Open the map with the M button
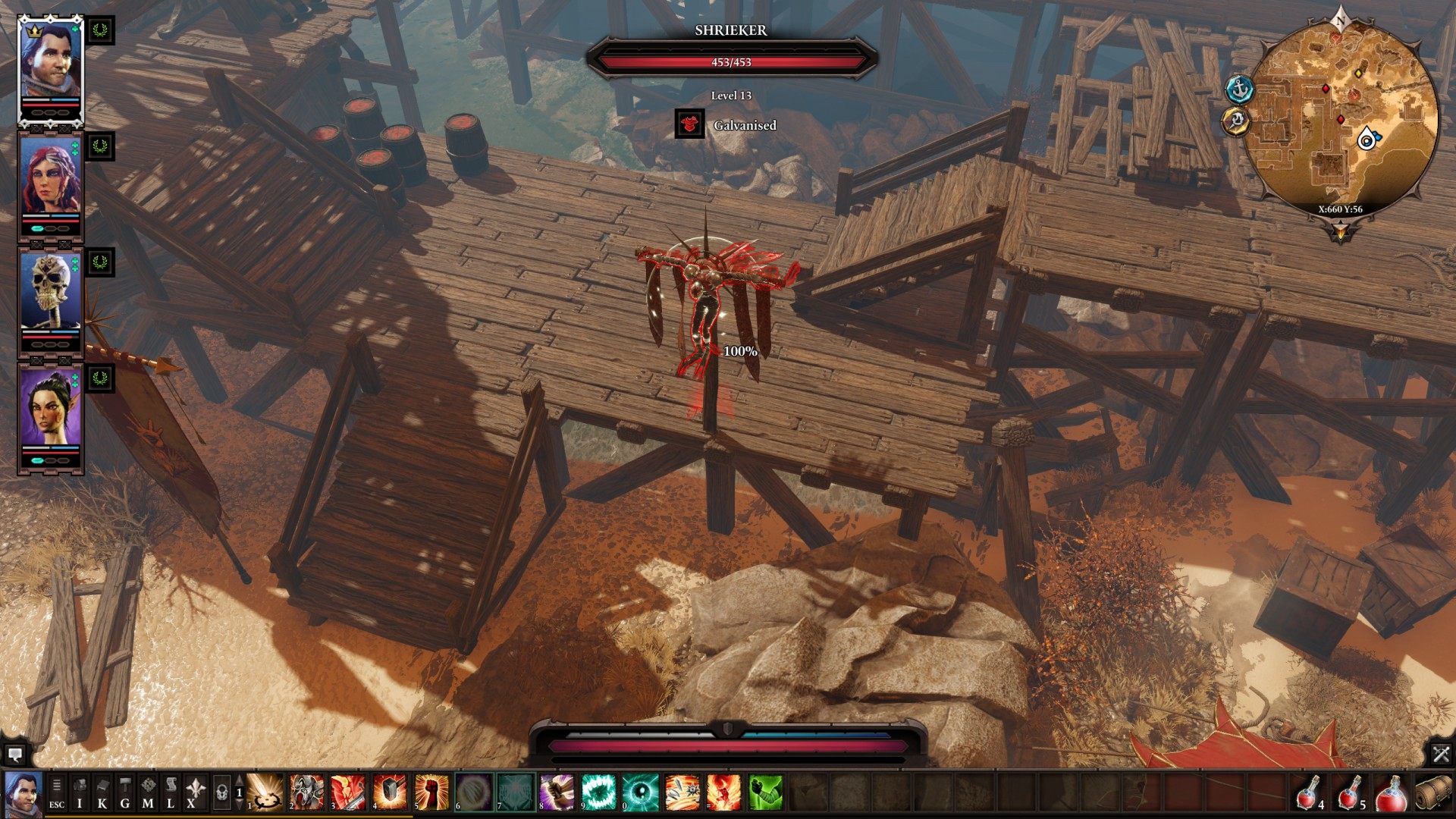Screen dimensions: 1456x819 coord(148,792)
